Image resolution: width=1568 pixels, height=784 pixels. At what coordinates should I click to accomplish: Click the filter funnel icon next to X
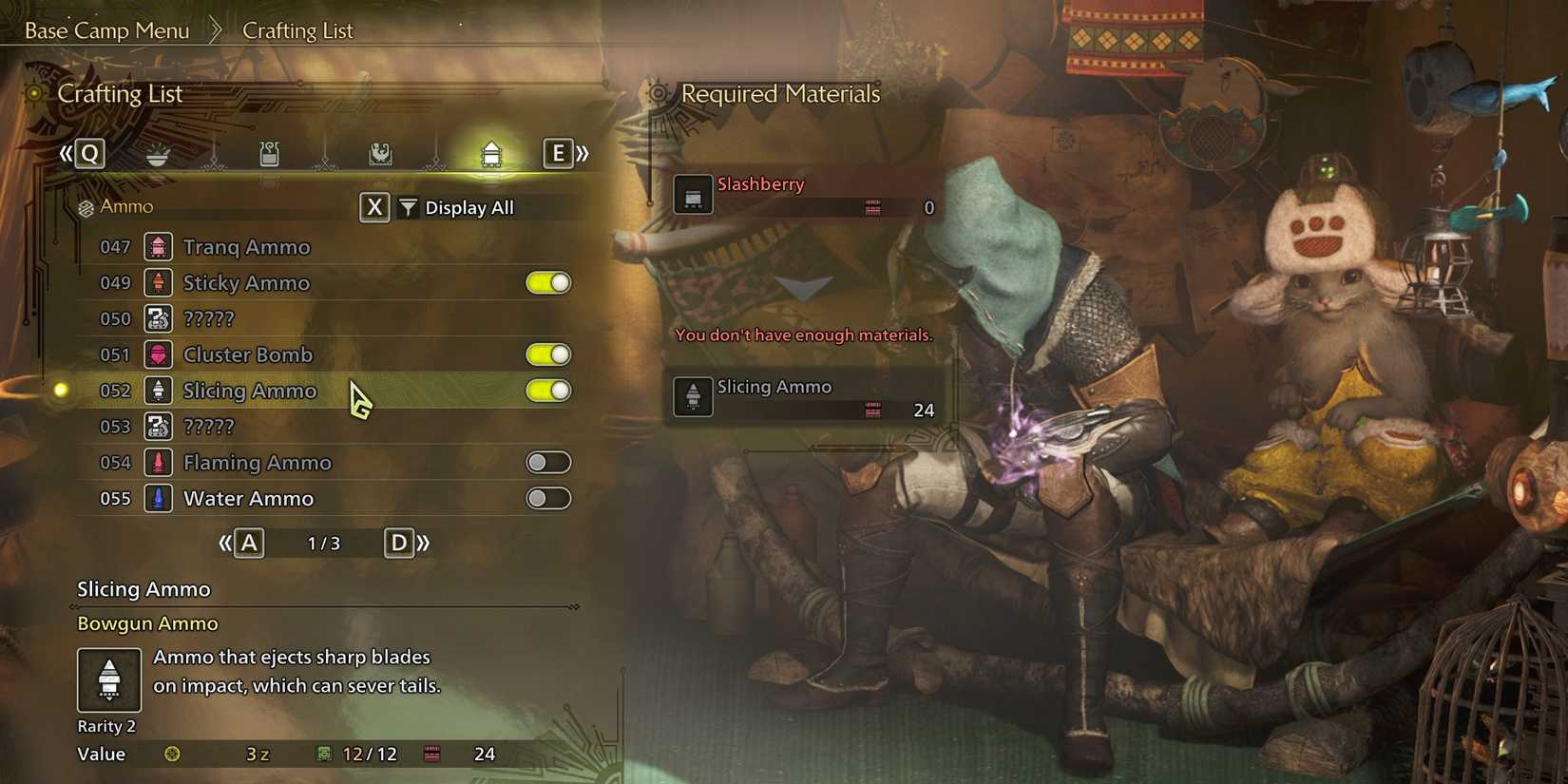[x=408, y=206]
